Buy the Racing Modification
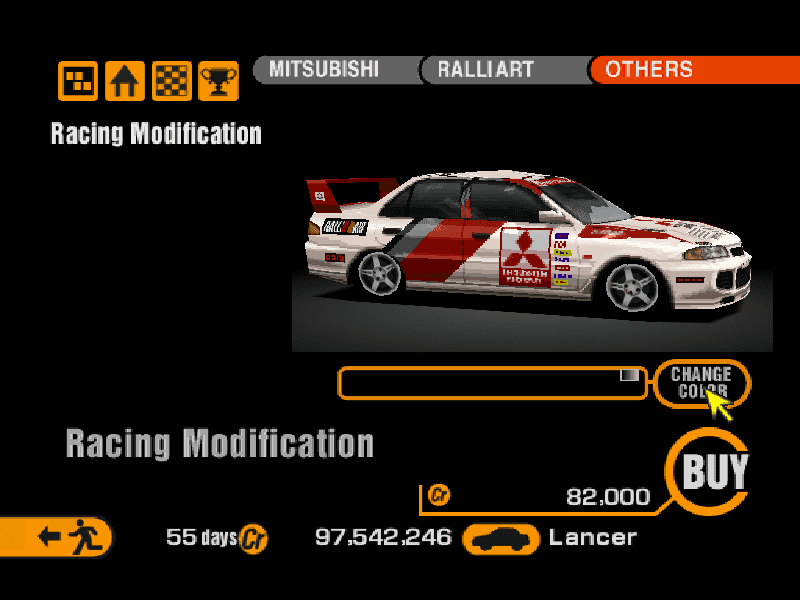The height and width of the screenshot is (600, 800). 714,471
